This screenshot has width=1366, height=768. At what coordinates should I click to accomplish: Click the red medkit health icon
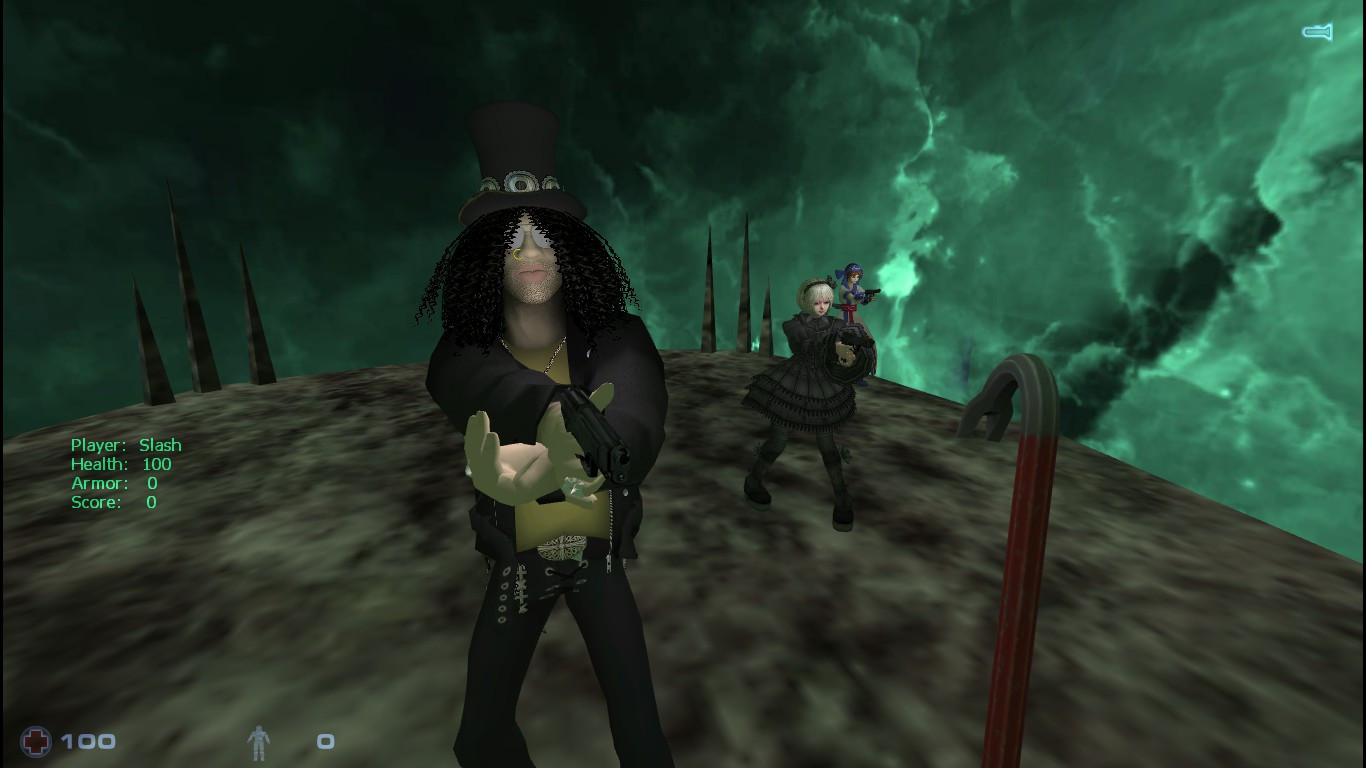(x=36, y=742)
